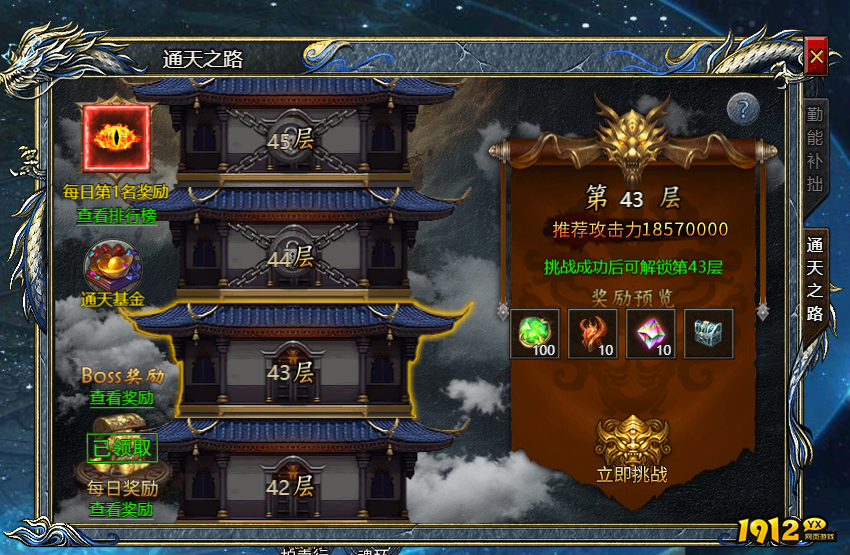Choose the 44层 tower floor
Image resolution: width=850 pixels, height=555 pixels.
(290, 256)
